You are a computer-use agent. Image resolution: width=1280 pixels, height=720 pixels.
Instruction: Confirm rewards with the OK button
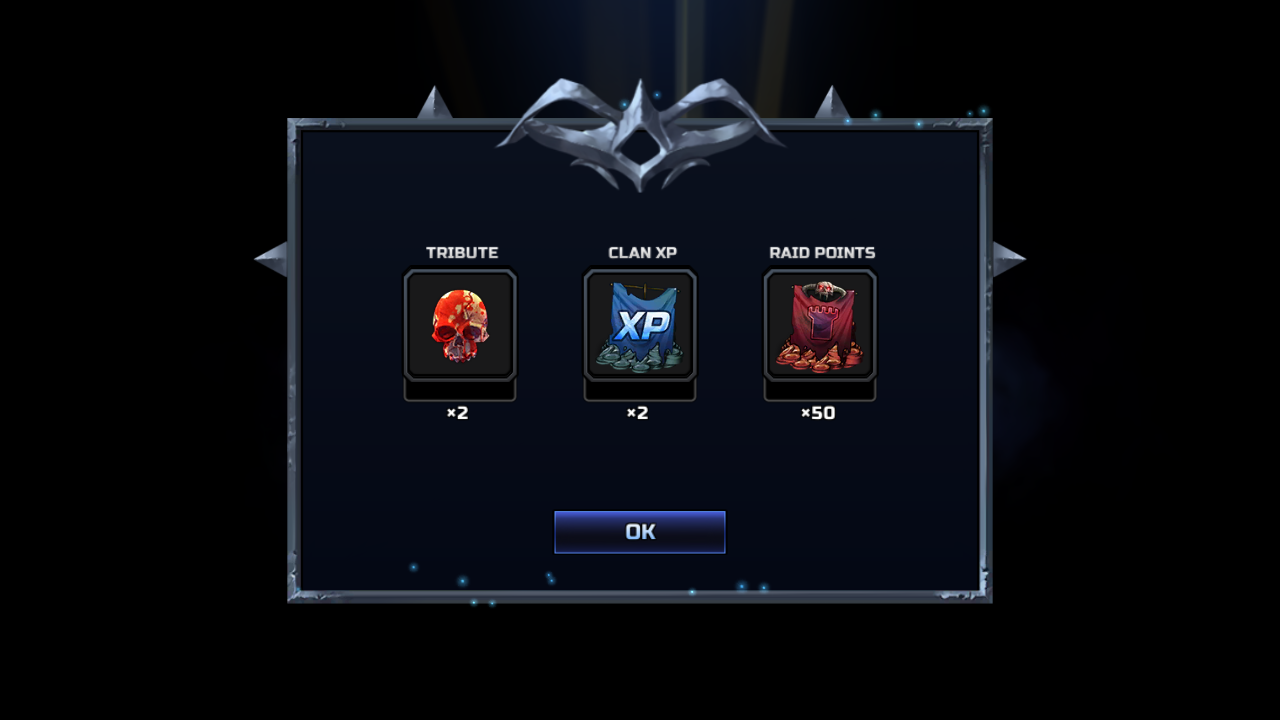(640, 532)
